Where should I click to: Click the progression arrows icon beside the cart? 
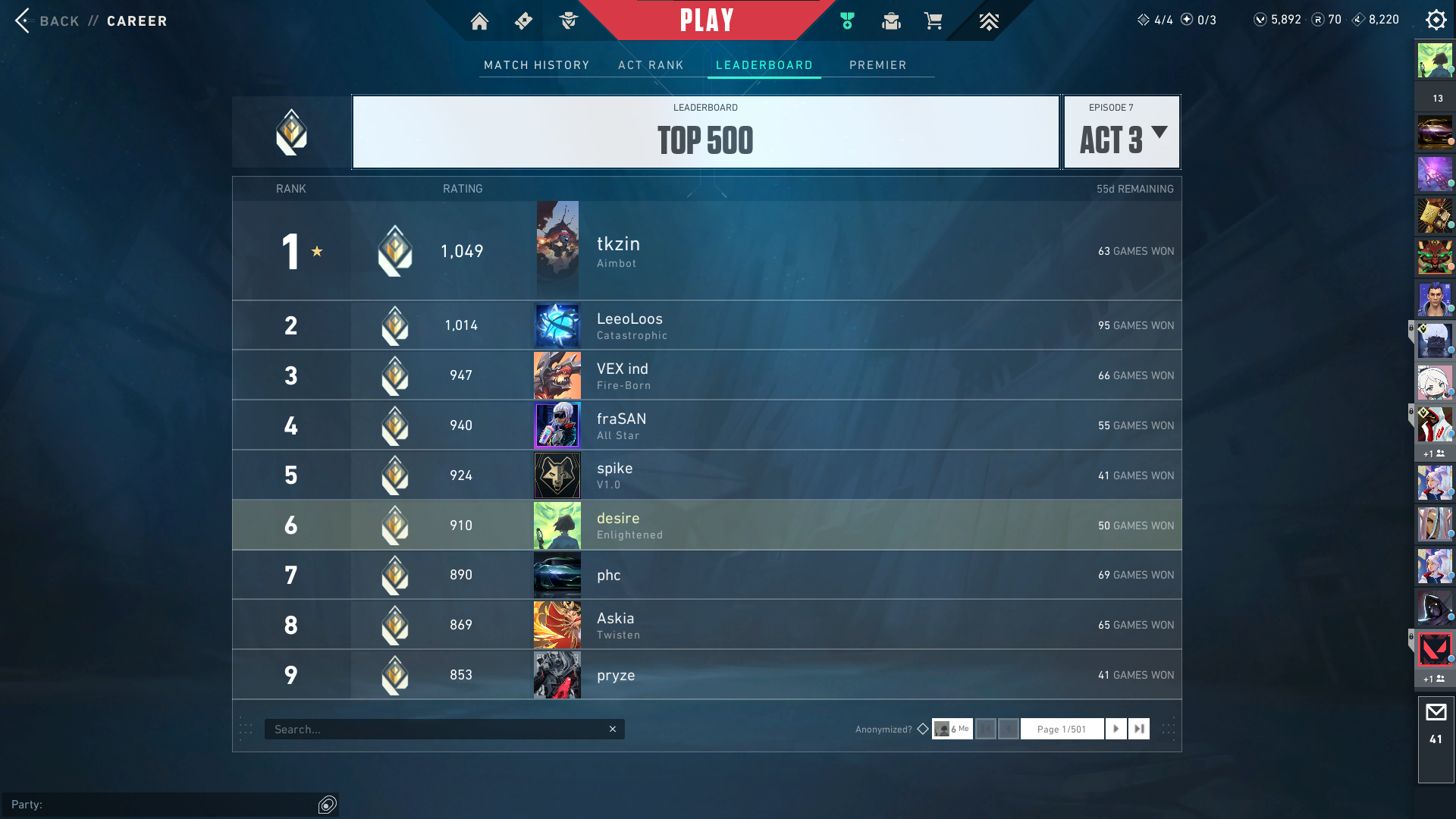point(988,20)
